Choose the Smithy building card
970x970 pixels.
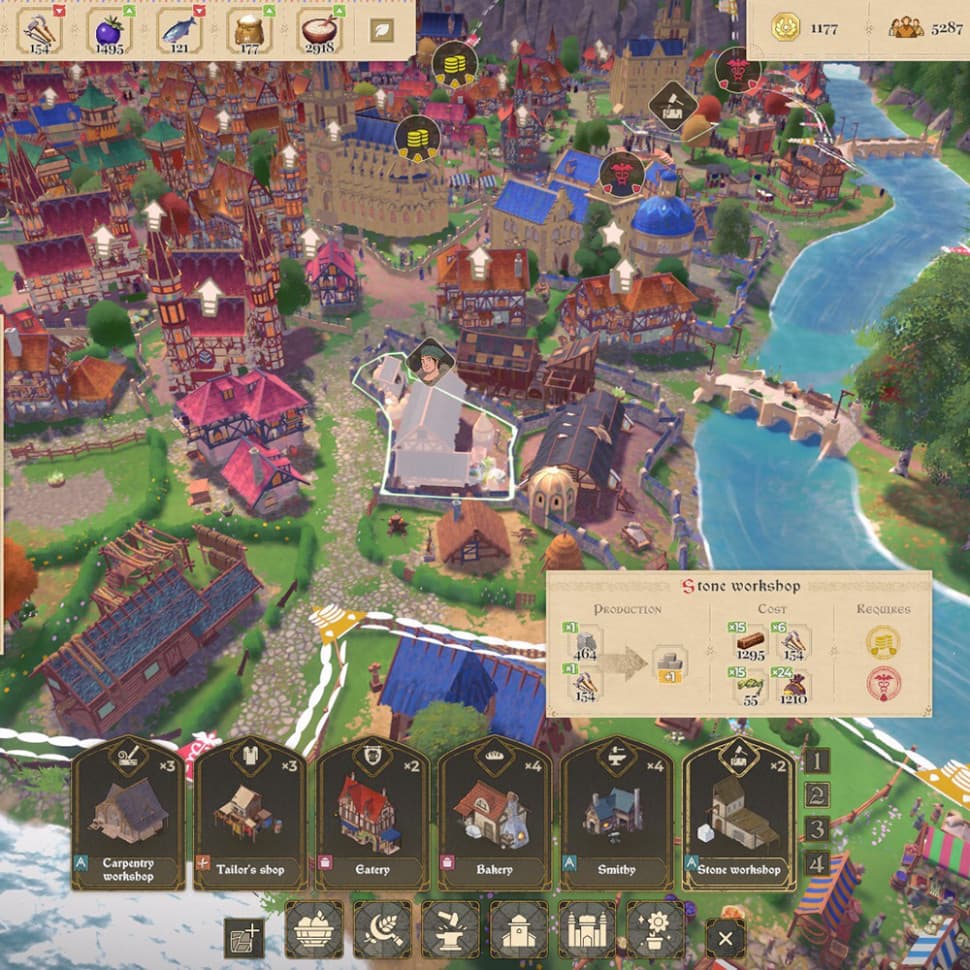pyautogui.click(x=616, y=813)
